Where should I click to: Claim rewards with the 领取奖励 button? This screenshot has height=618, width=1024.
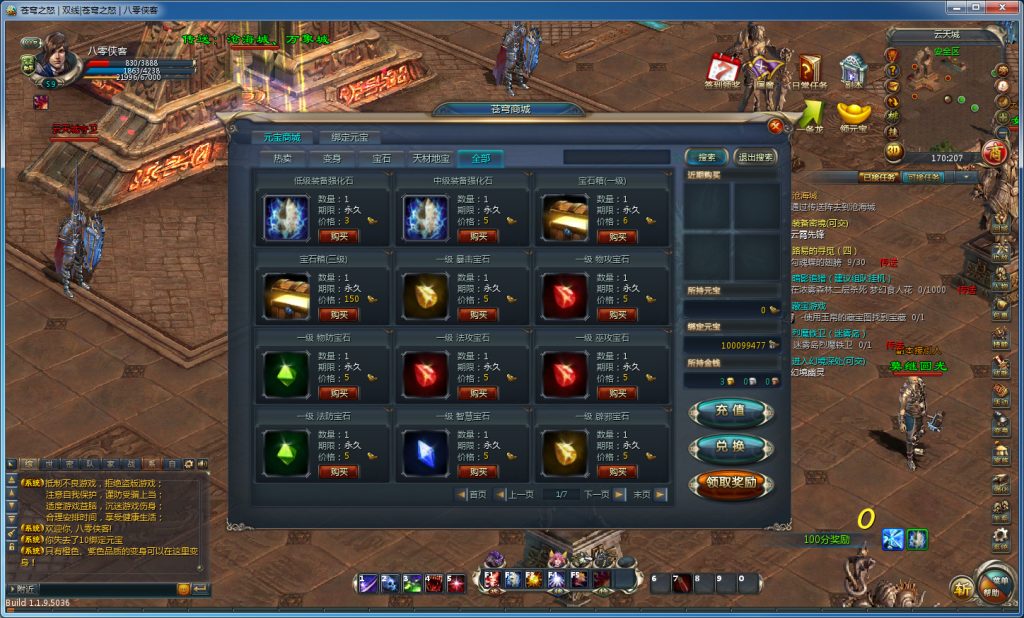[730, 484]
